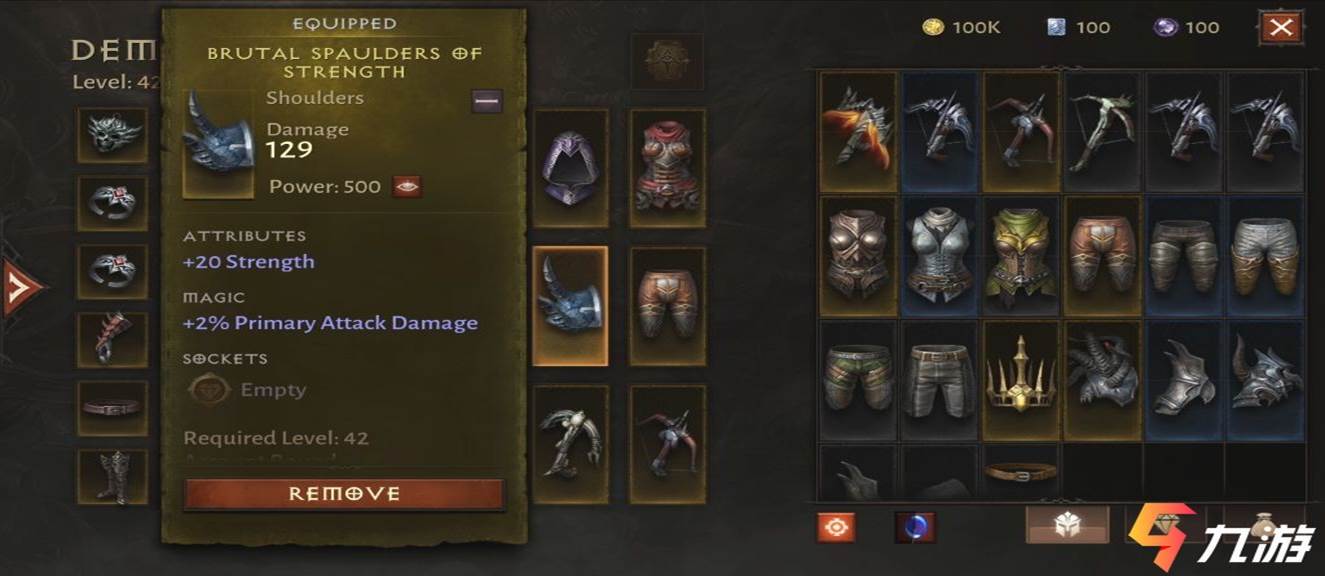The width and height of the screenshot is (1325, 576).
Task: Remove the equipped Brutal Spaulders
Action: click(x=344, y=494)
